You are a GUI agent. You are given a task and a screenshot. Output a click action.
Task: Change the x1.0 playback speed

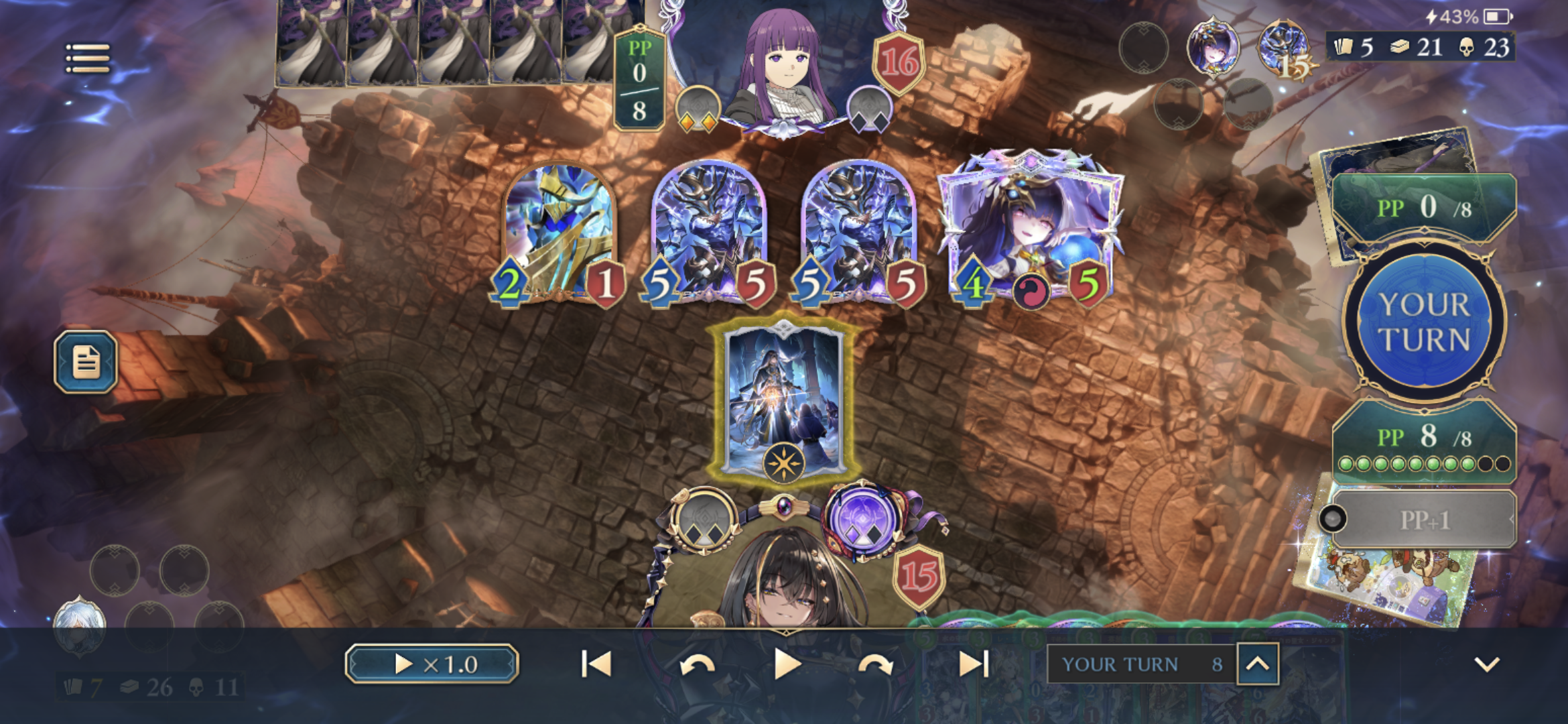(432, 664)
